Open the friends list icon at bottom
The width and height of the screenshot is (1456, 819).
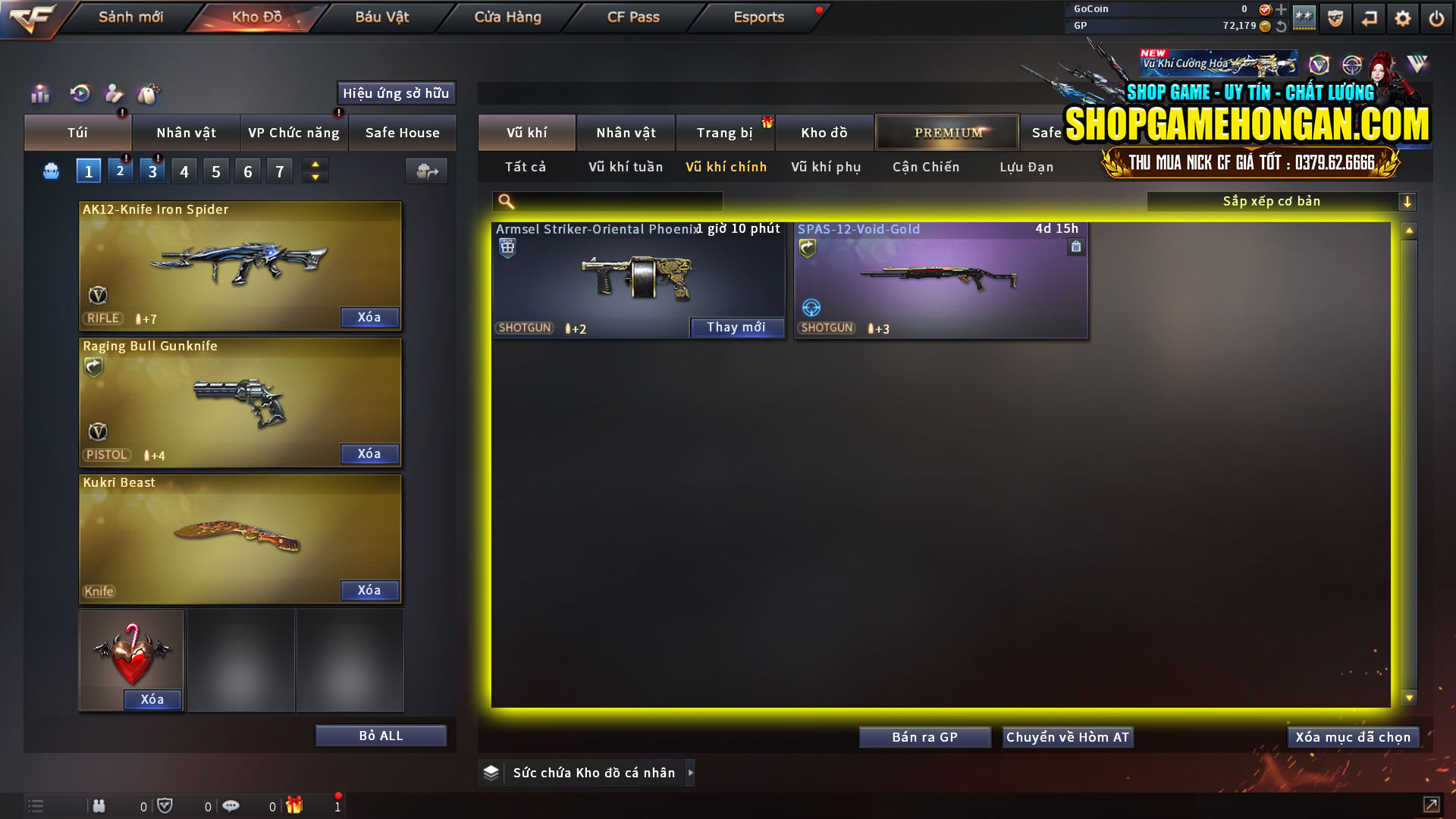pos(99,805)
